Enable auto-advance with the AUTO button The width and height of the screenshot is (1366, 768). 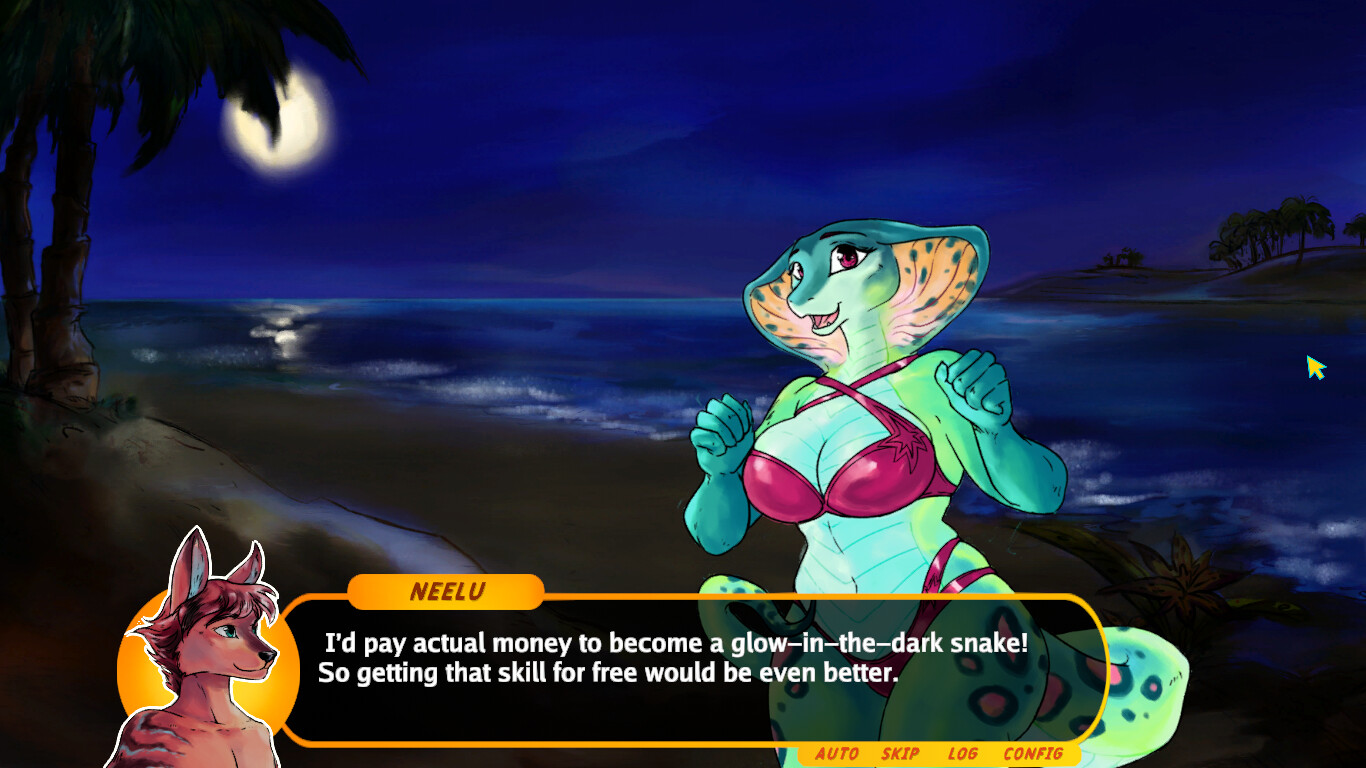[x=836, y=755]
